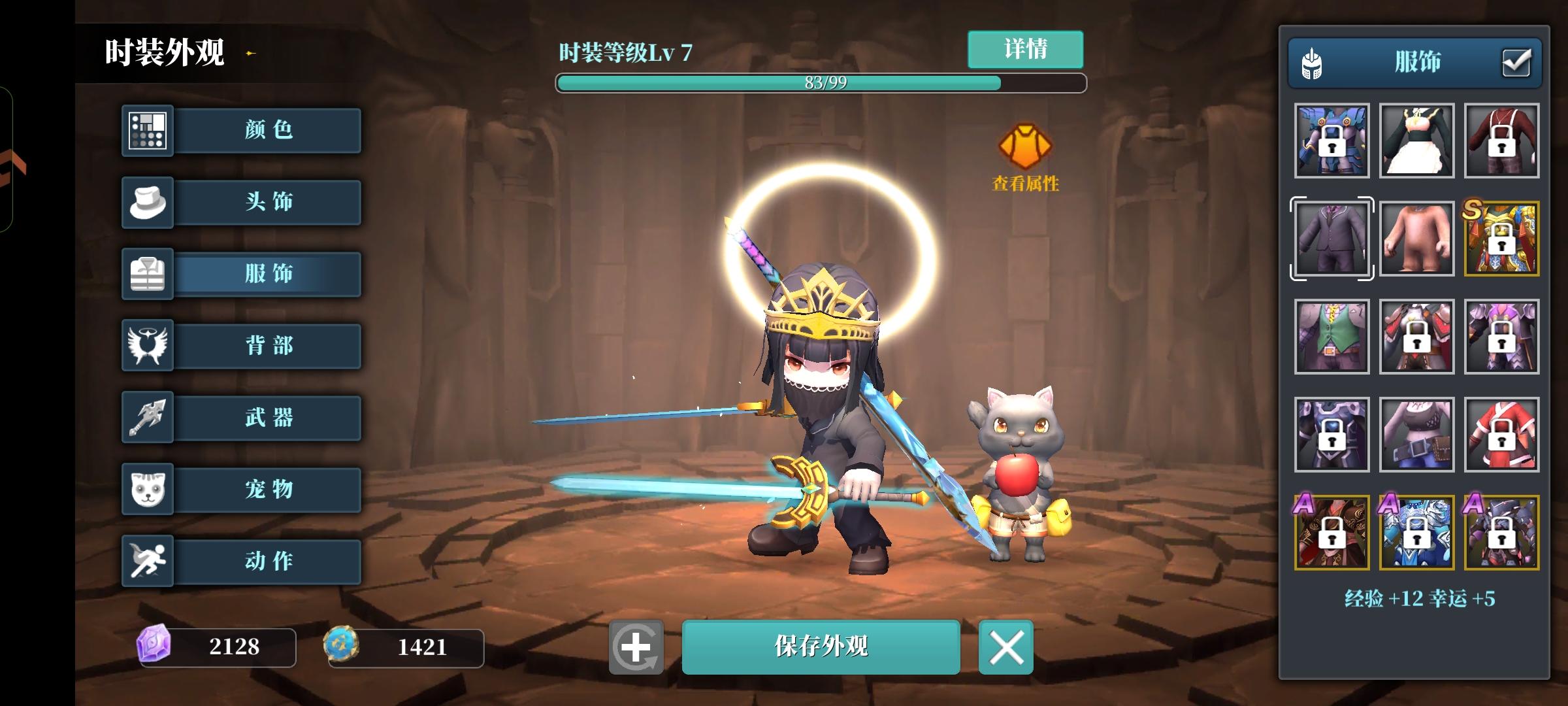1568x706 pixels.
Task: Click the reset plus circle icon
Action: click(637, 647)
